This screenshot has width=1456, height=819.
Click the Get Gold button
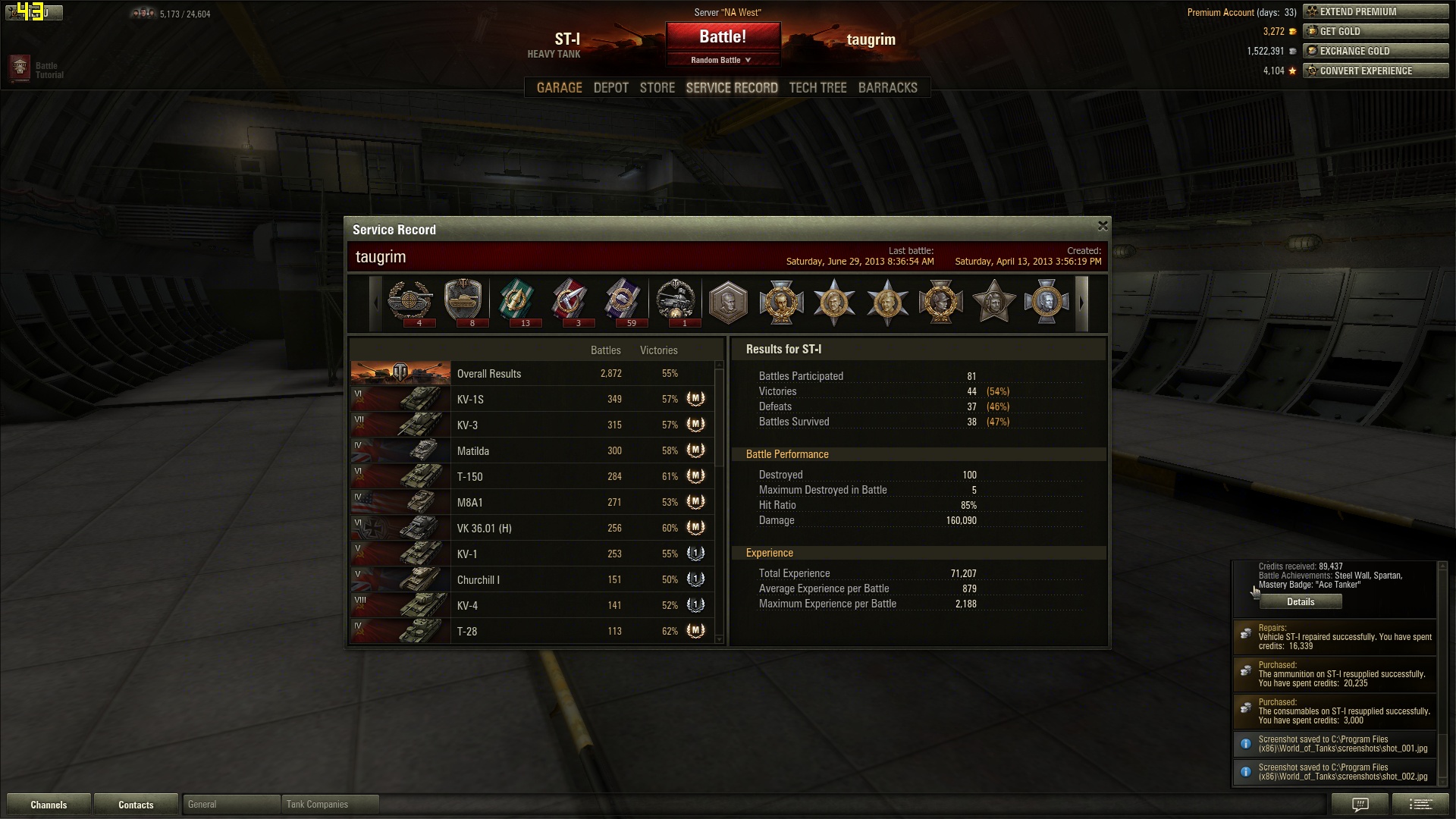click(x=1375, y=31)
